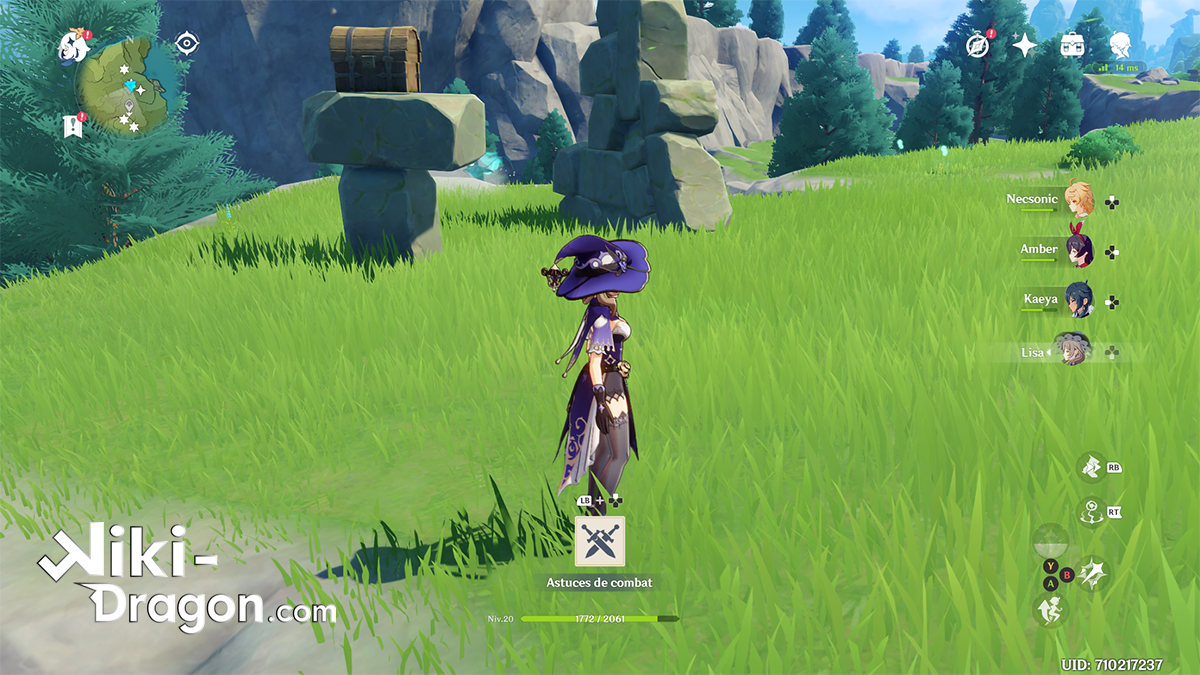The width and height of the screenshot is (1200, 675).
Task: Tap the half-filled sprint icon
Action: [x=1051, y=541]
